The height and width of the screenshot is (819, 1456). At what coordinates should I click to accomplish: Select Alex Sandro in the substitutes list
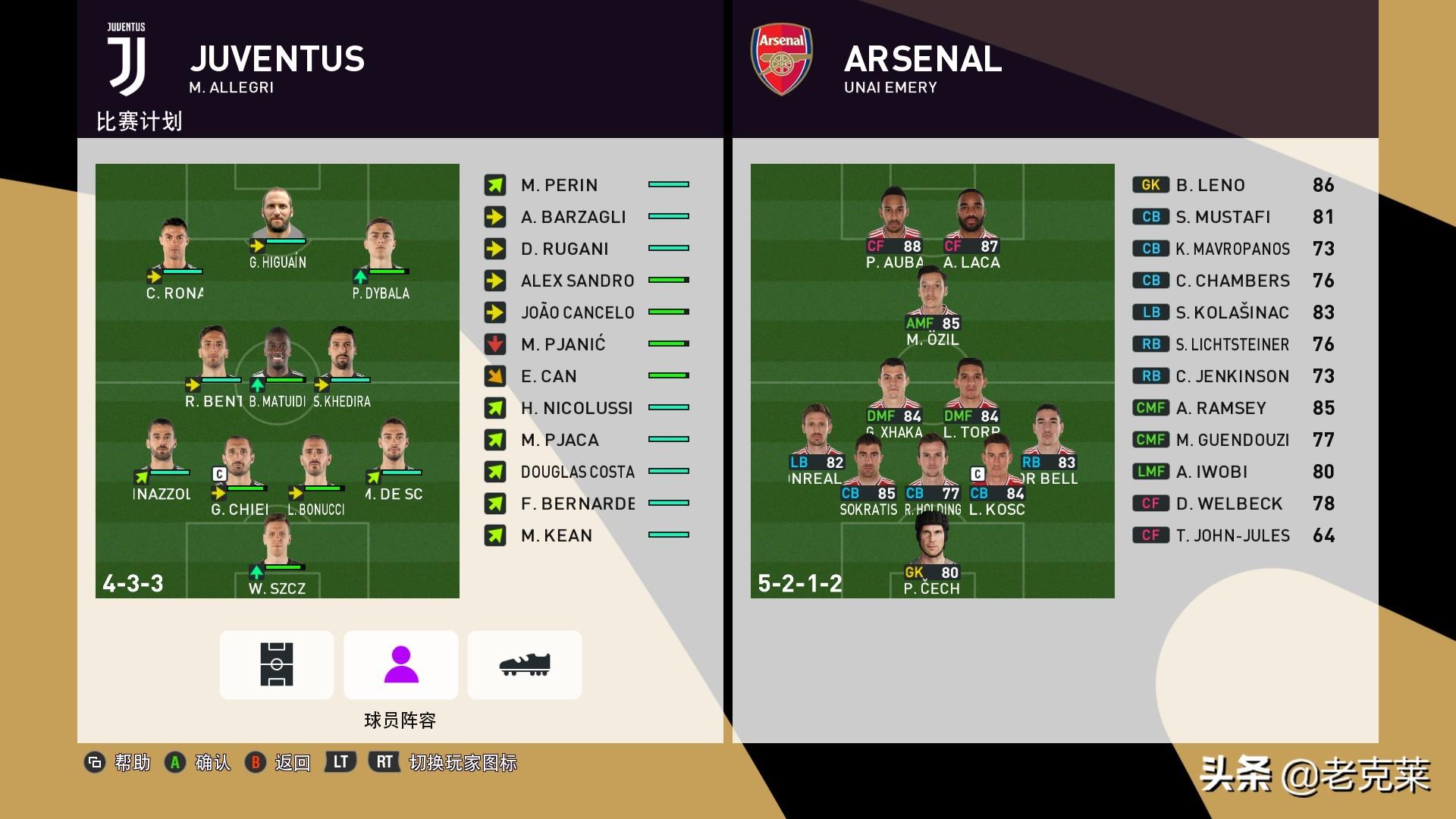[x=576, y=281]
